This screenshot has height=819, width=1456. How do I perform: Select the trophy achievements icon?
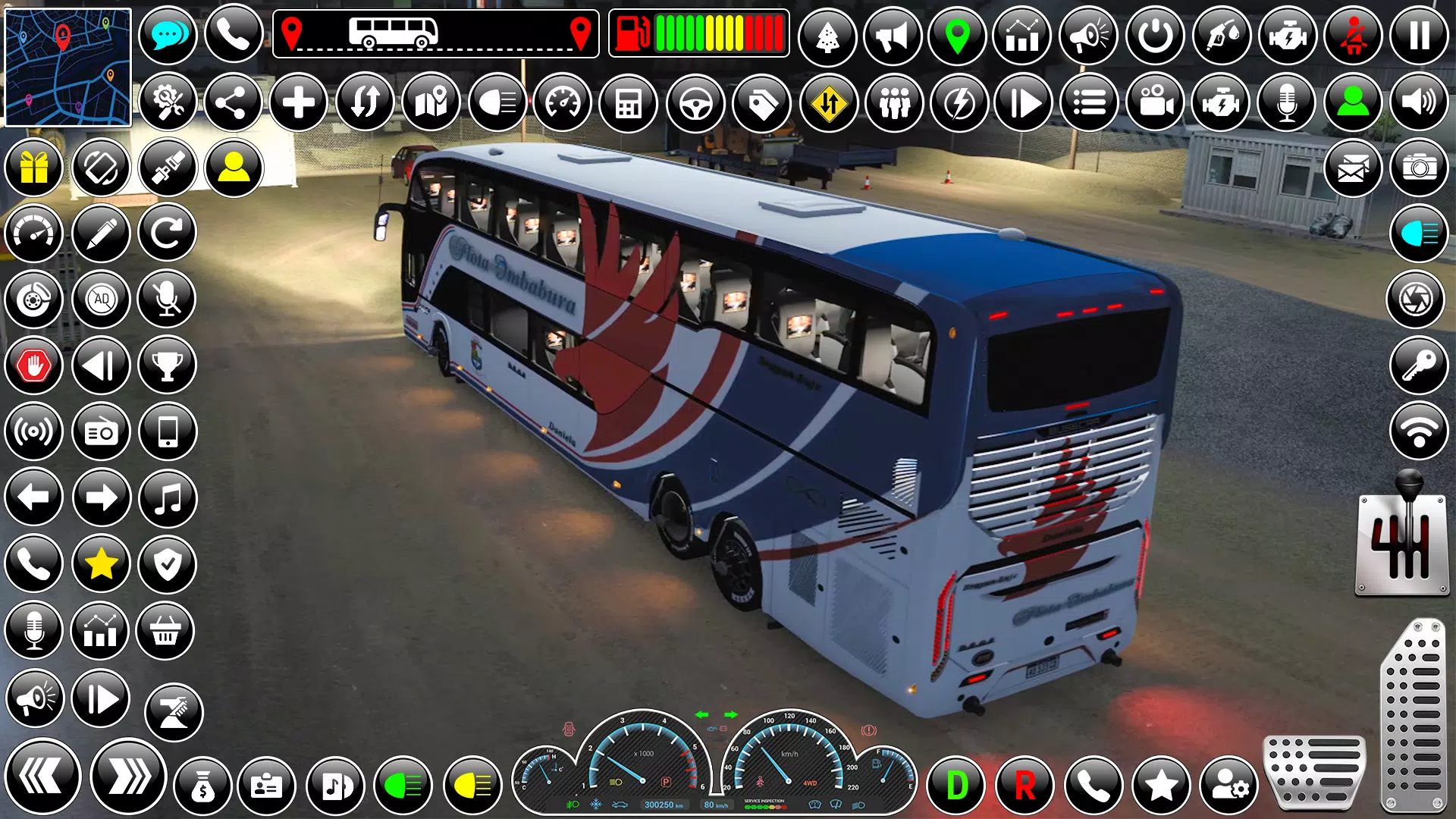tap(168, 365)
